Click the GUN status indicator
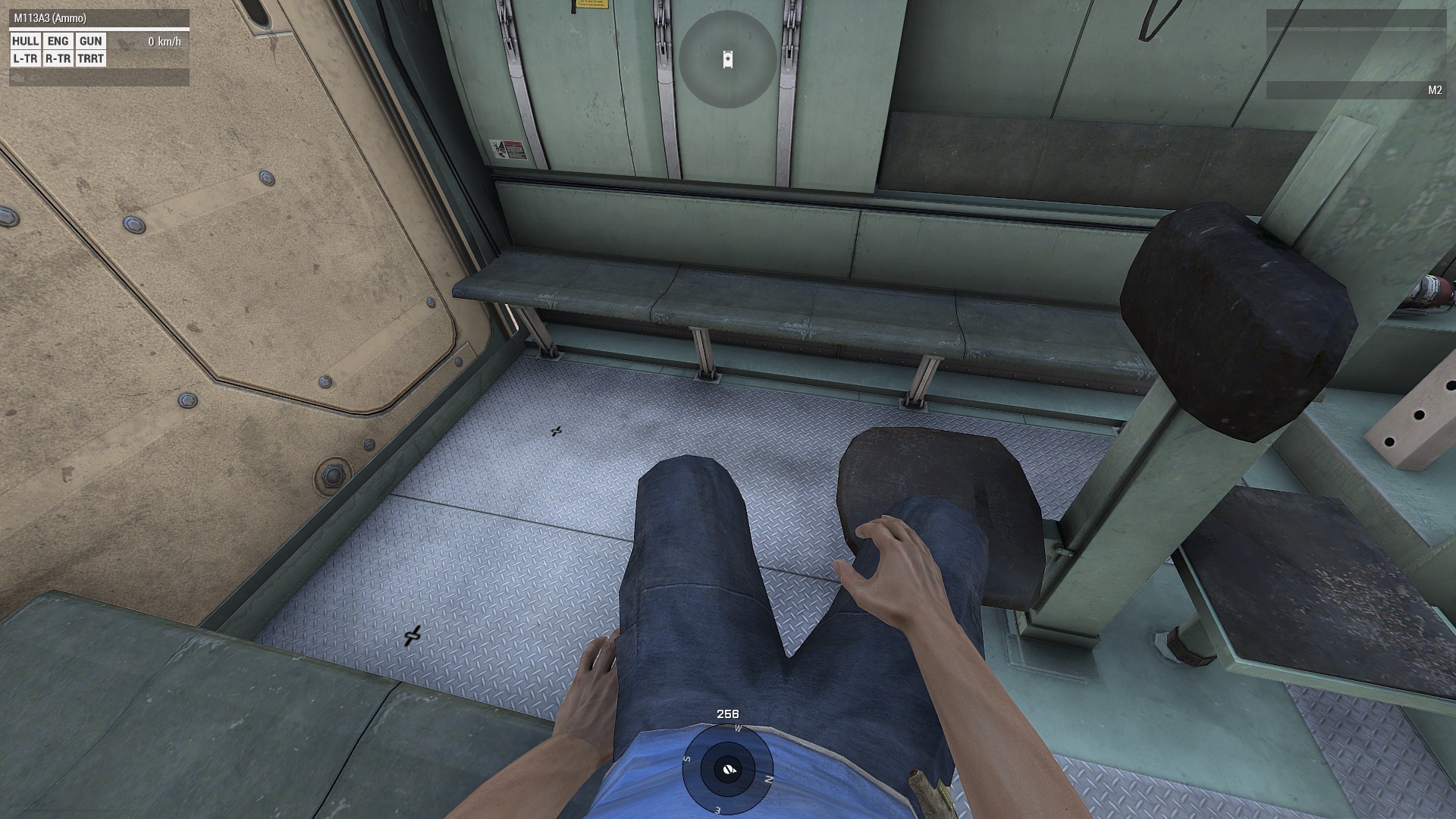This screenshot has height=819, width=1456. tap(90, 42)
